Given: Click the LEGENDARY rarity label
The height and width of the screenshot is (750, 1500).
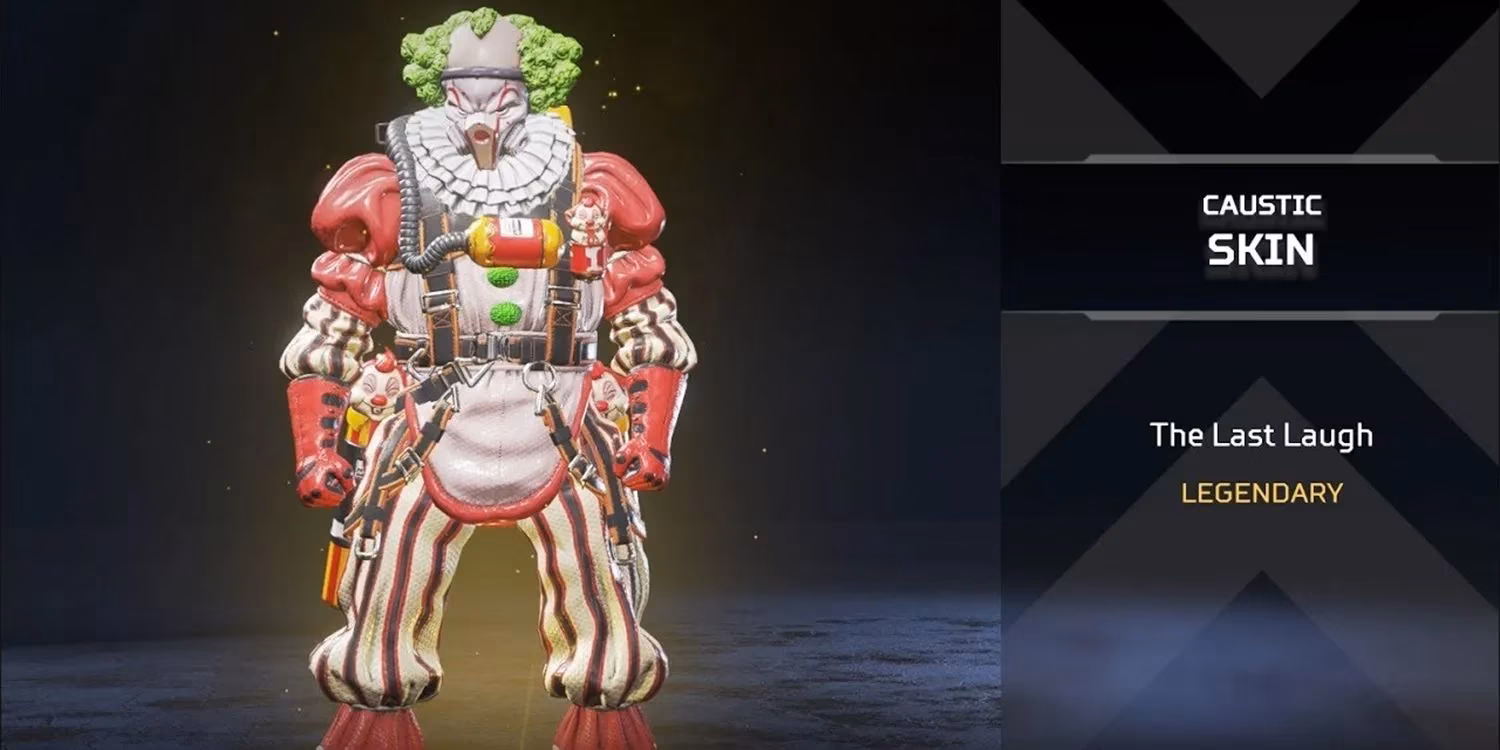Looking at the screenshot, I should 1262,492.
